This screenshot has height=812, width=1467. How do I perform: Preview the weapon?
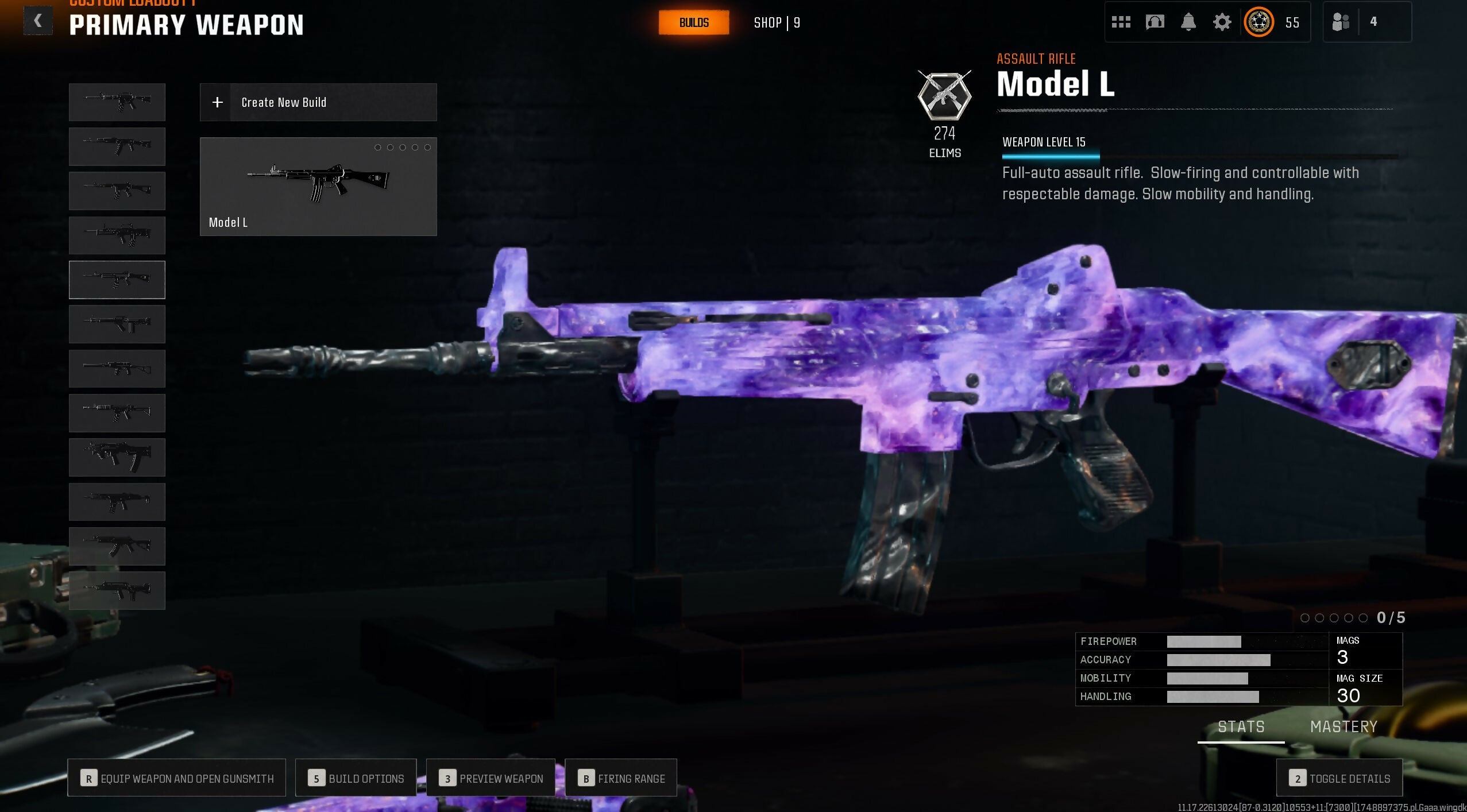(491, 778)
